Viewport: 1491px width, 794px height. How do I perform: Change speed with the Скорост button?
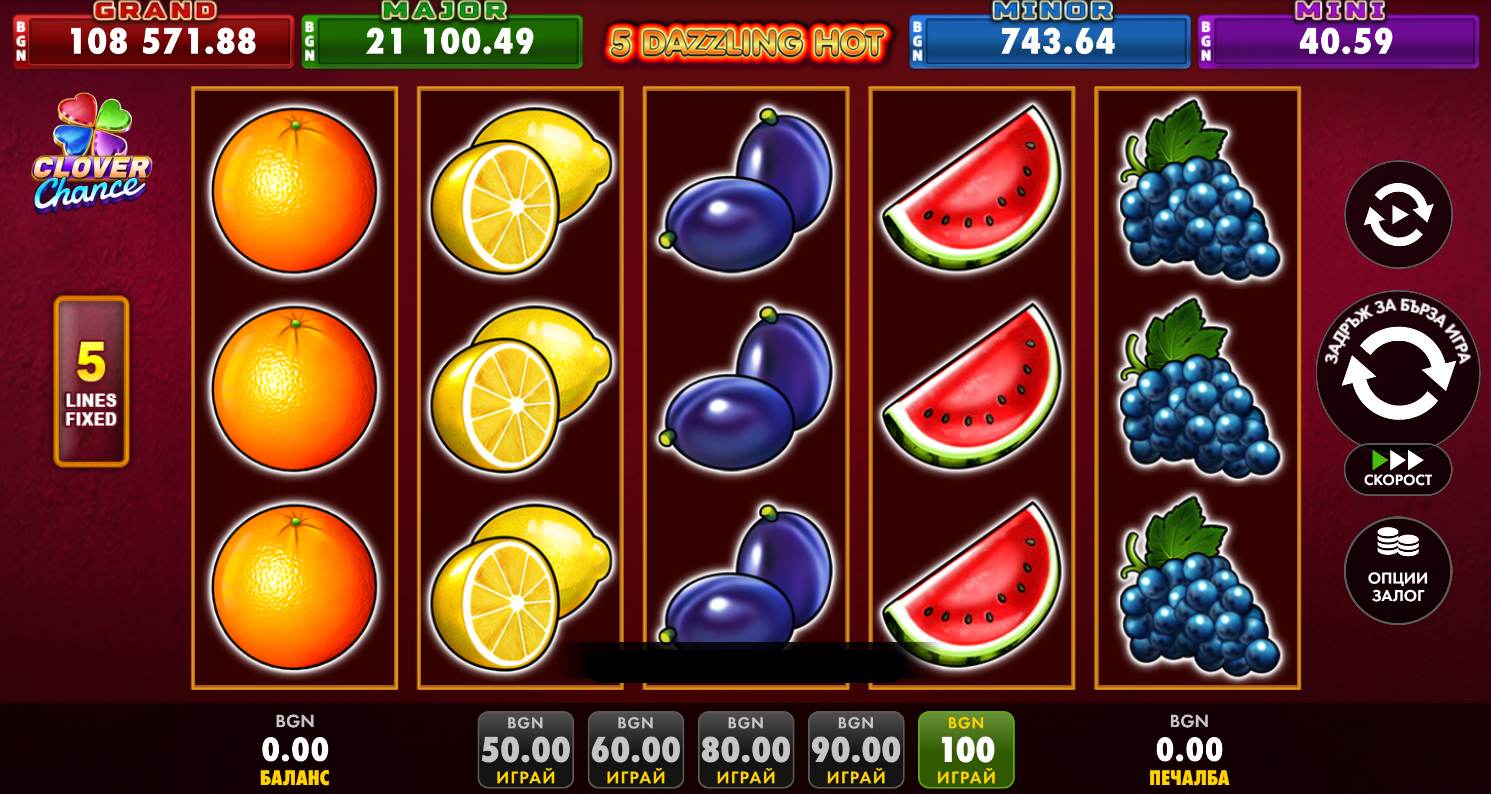coord(1397,469)
